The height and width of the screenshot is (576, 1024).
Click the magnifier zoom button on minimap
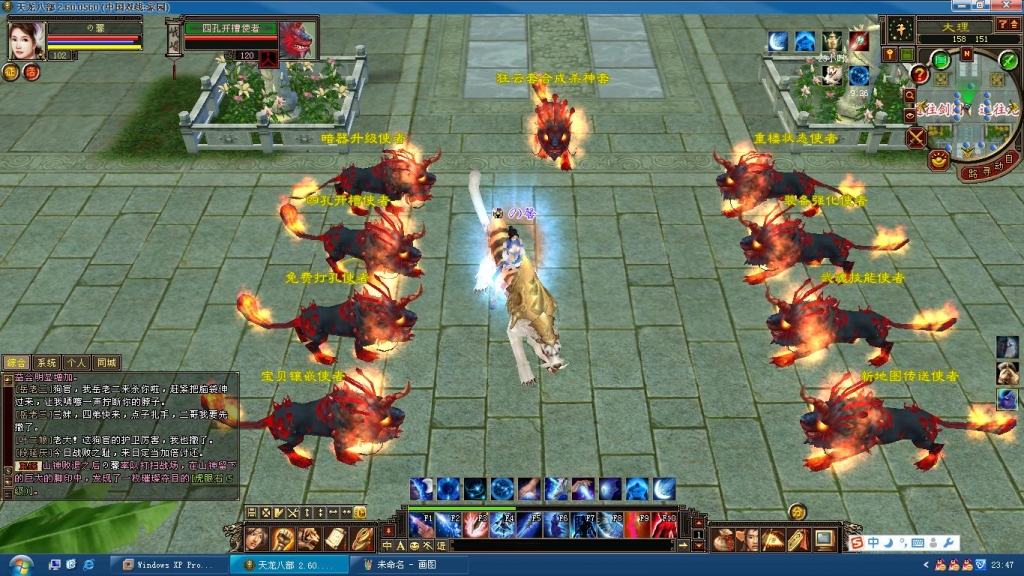coord(909,95)
